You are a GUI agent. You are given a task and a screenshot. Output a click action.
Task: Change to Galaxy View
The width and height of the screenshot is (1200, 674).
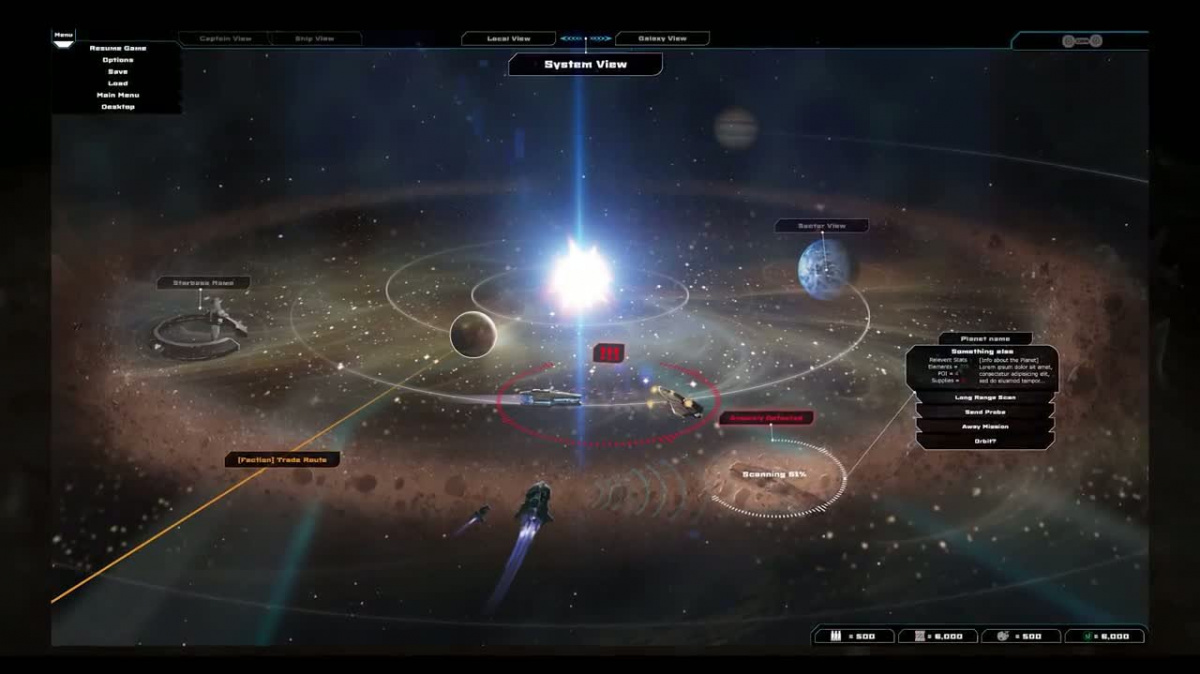click(662, 39)
